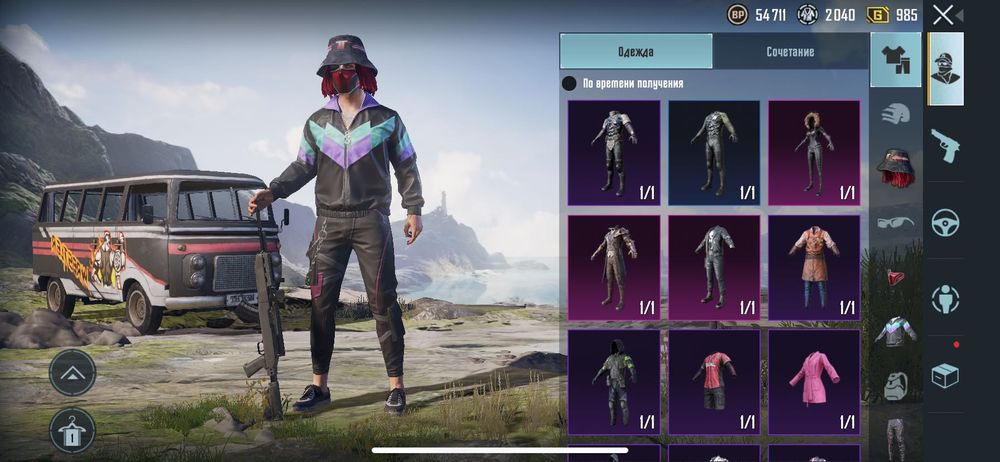The height and width of the screenshot is (462, 1000).
Task: Select the clothing sets subcategory
Action: [896, 60]
